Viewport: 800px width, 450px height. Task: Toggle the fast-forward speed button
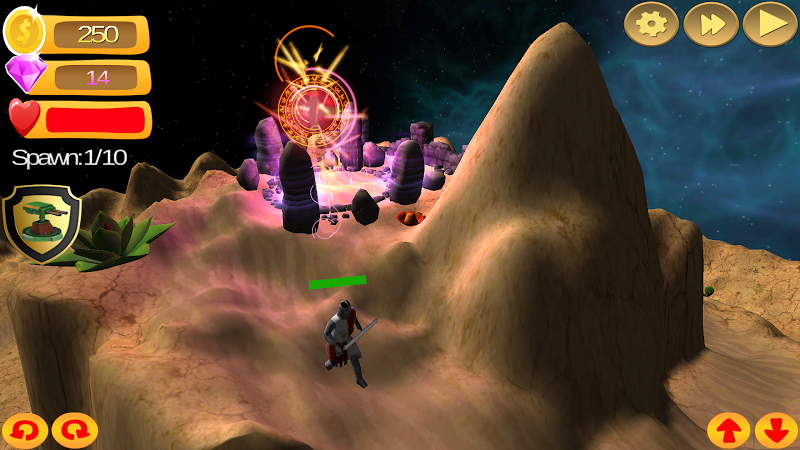[710, 24]
